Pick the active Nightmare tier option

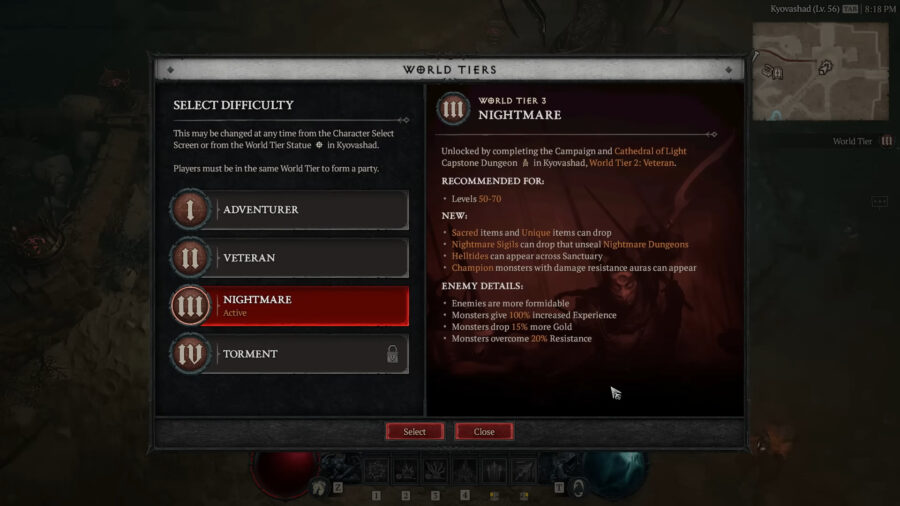pos(290,305)
